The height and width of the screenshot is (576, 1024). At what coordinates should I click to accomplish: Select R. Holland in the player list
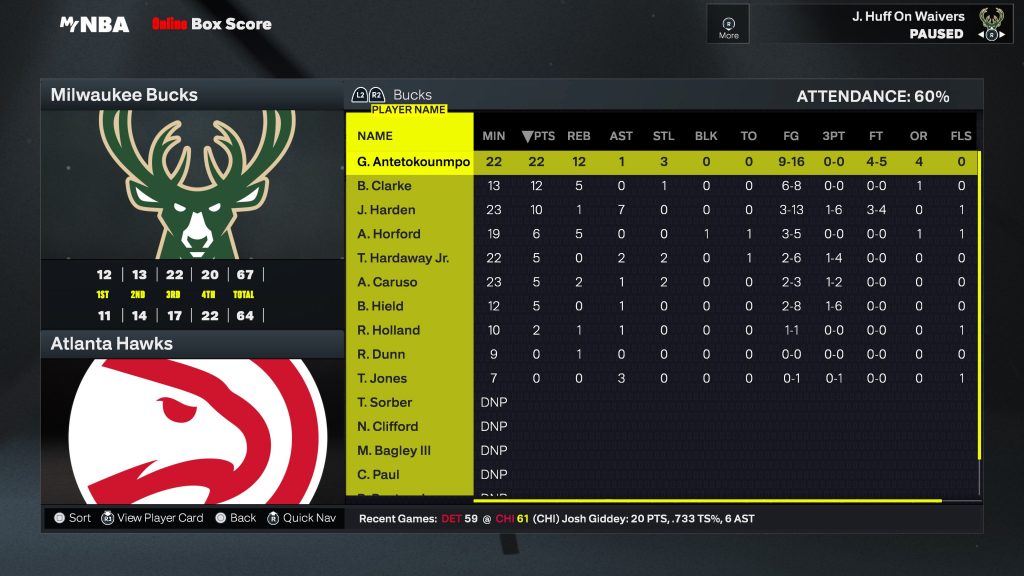point(388,330)
